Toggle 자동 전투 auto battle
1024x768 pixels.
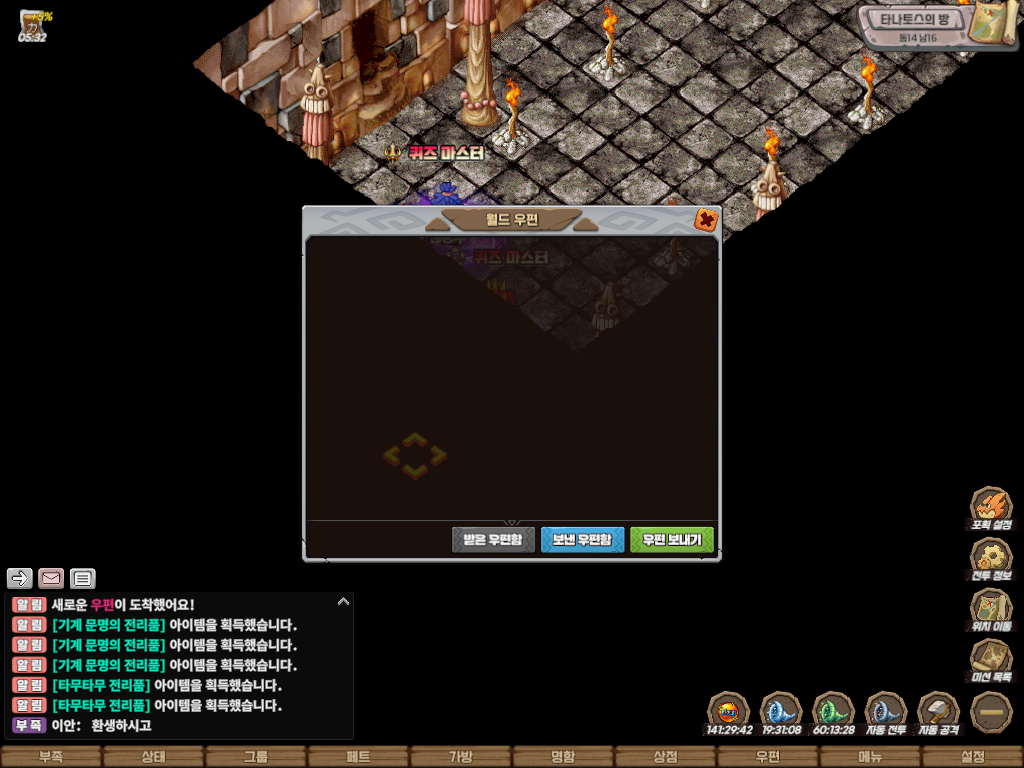(x=885, y=712)
